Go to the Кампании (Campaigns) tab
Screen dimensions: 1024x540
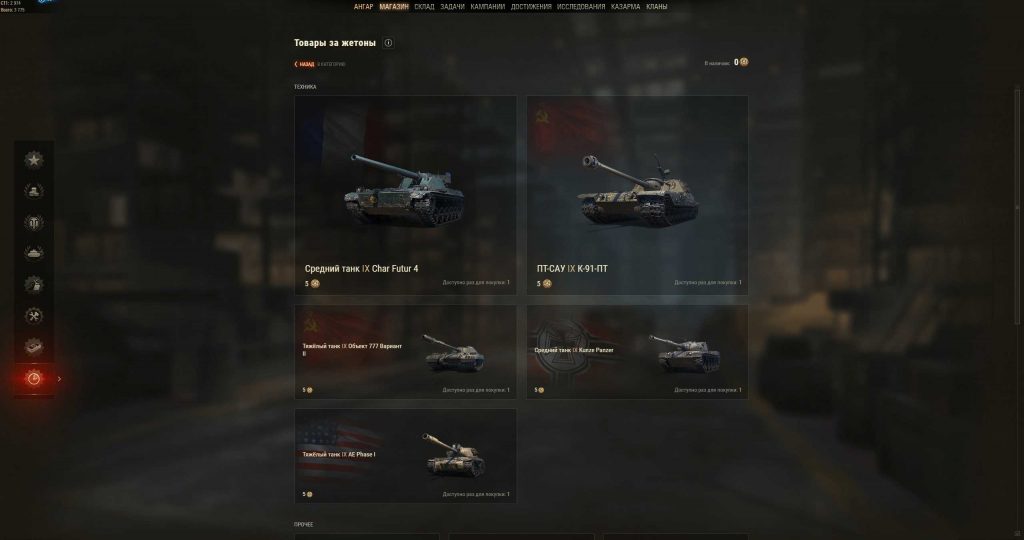(487, 6)
